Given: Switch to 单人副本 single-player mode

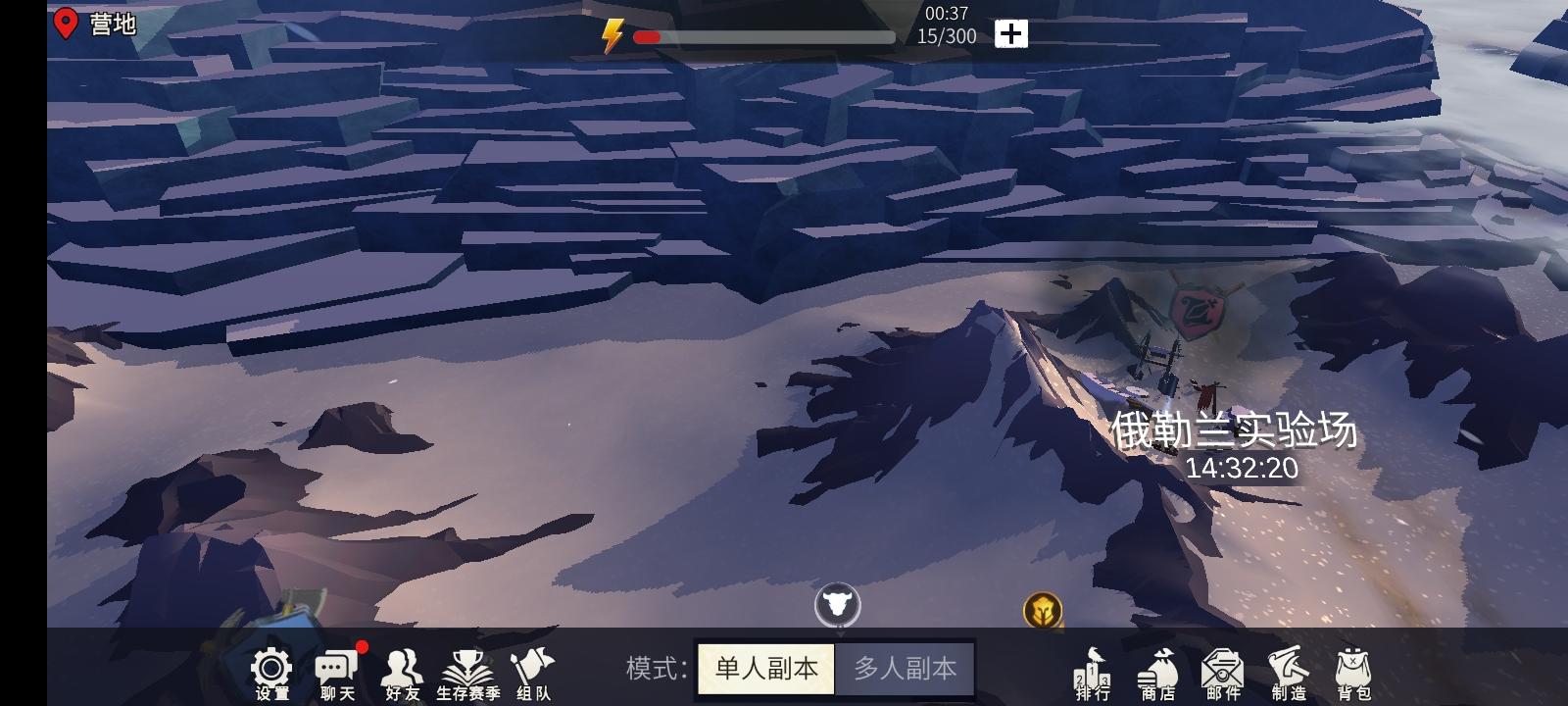Looking at the screenshot, I should pos(763,668).
